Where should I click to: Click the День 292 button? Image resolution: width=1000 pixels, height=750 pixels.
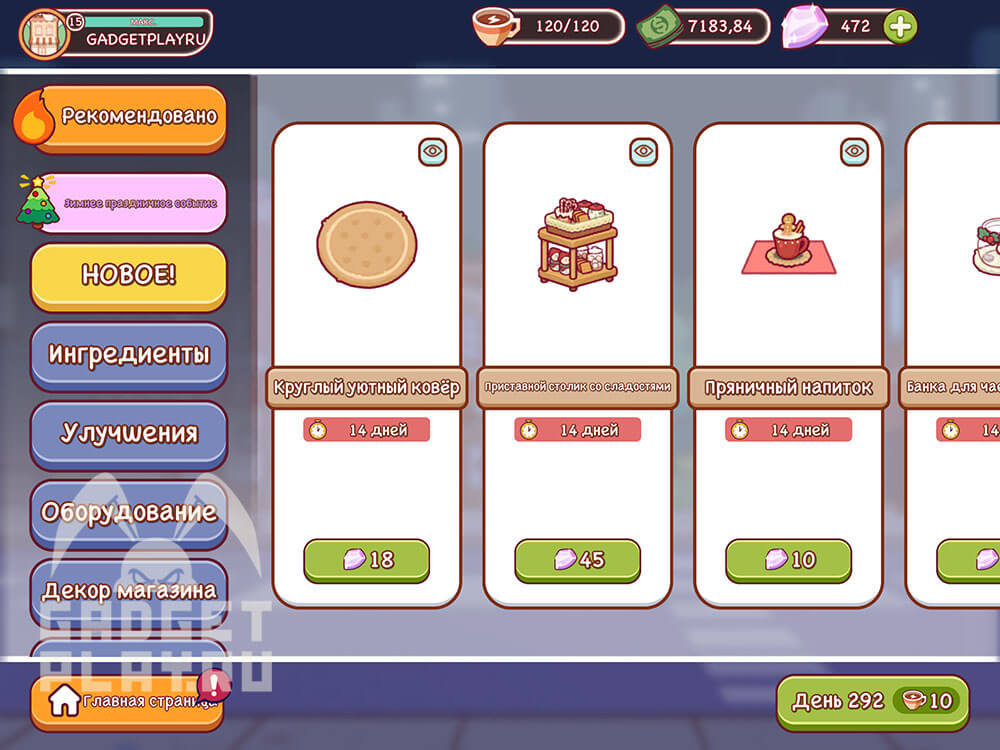click(x=872, y=701)
